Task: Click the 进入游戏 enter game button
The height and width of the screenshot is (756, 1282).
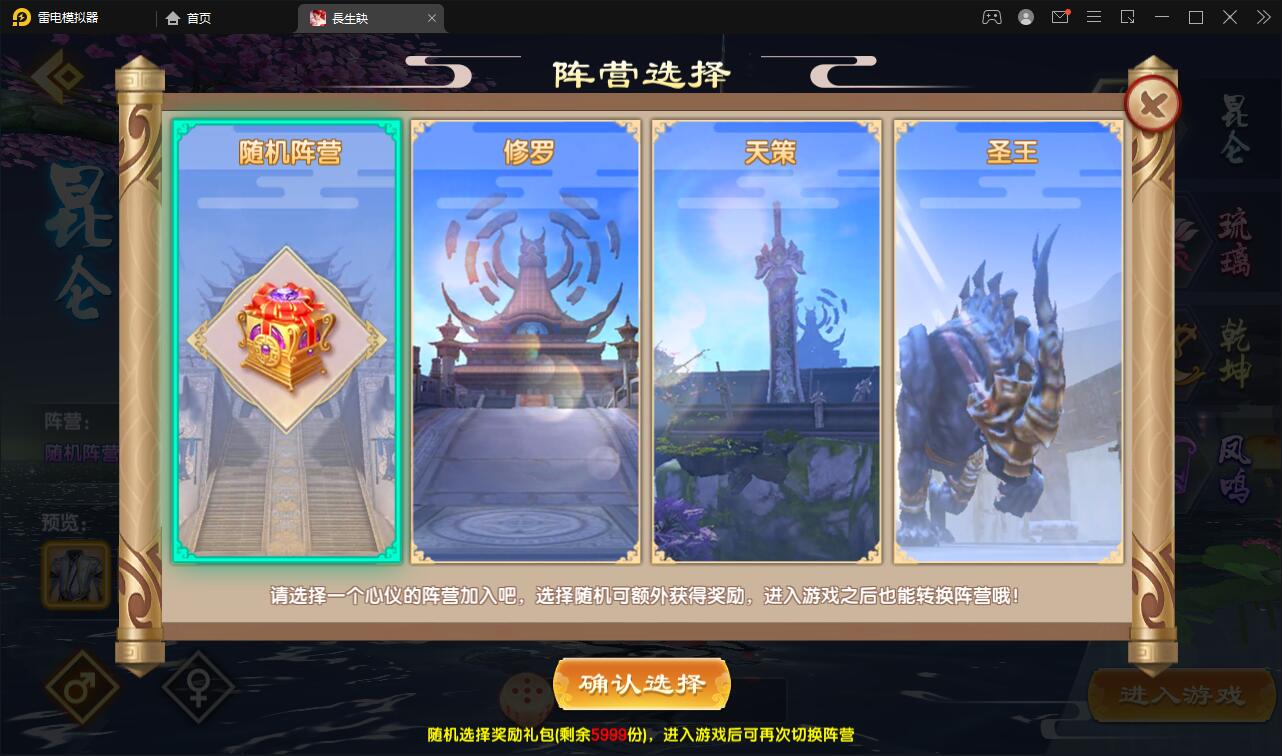Action: (1182, 694)
